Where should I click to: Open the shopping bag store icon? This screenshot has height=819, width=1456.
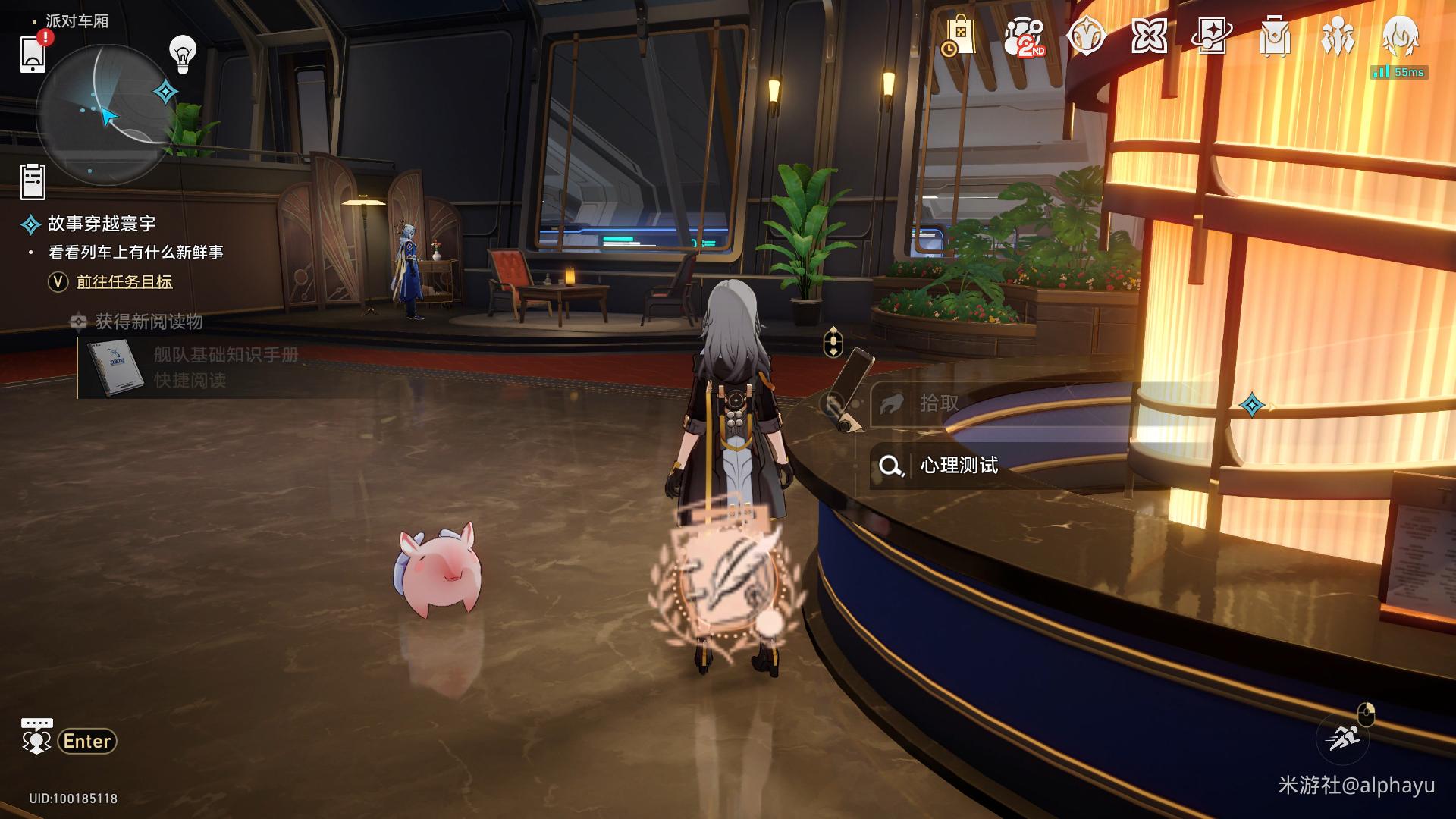[x=959, y=36]
